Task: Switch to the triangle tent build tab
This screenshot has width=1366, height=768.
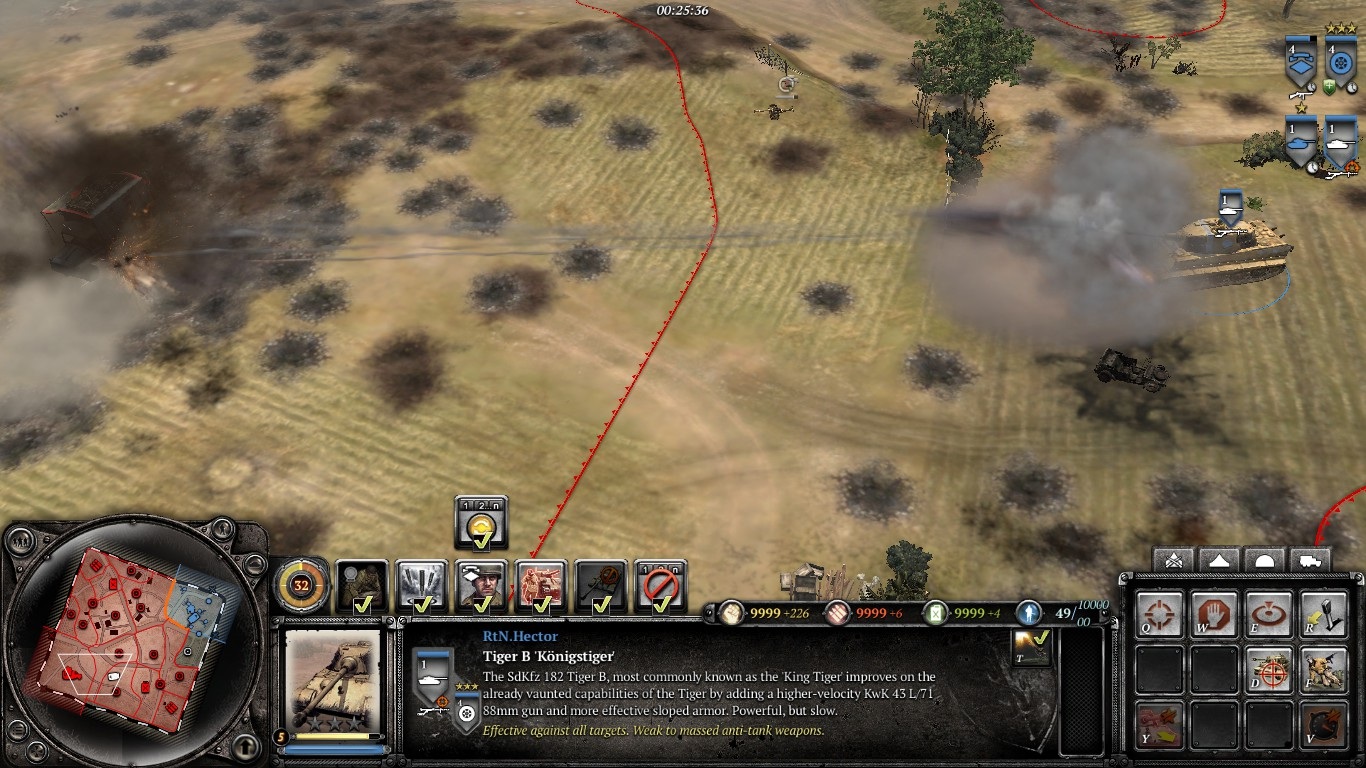Action: point(1218,560)
